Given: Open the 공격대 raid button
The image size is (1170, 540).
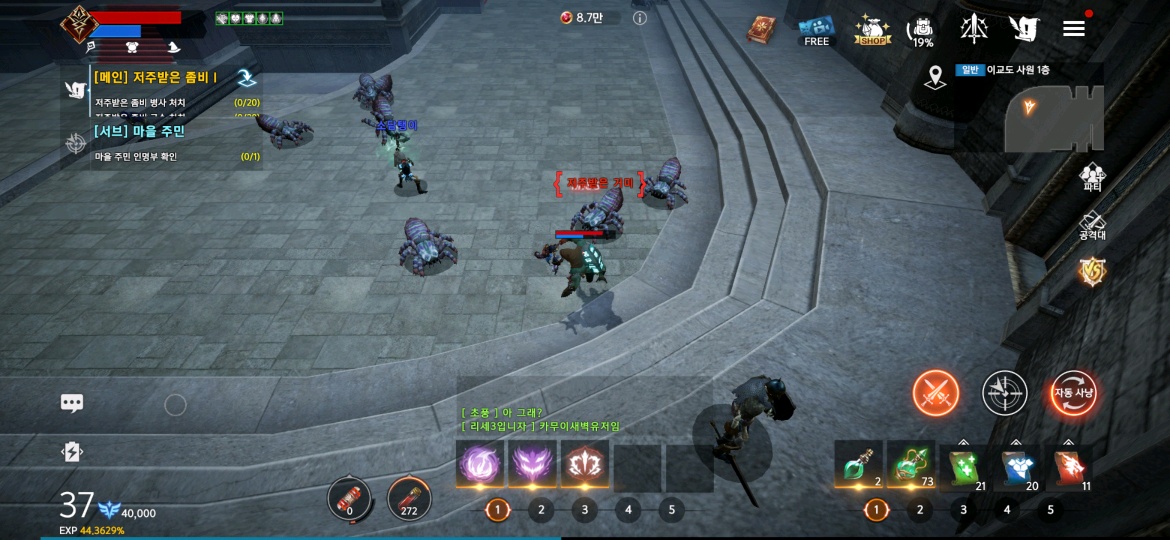Looking at the screenshot, I should tap(1092, 226).
